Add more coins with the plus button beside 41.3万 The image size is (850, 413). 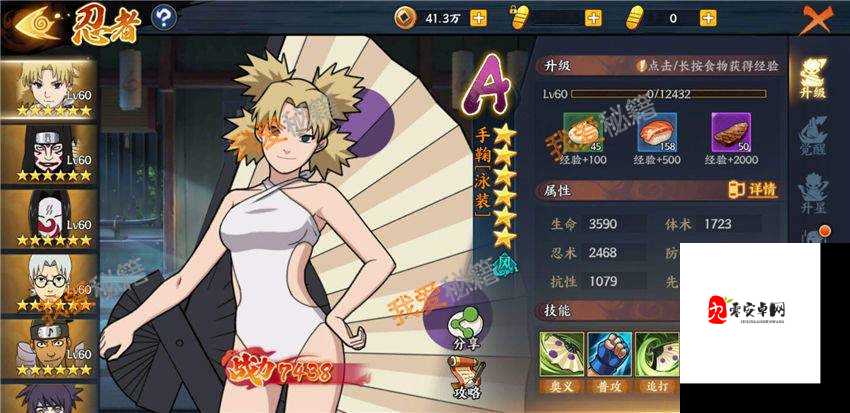[478, 17]
